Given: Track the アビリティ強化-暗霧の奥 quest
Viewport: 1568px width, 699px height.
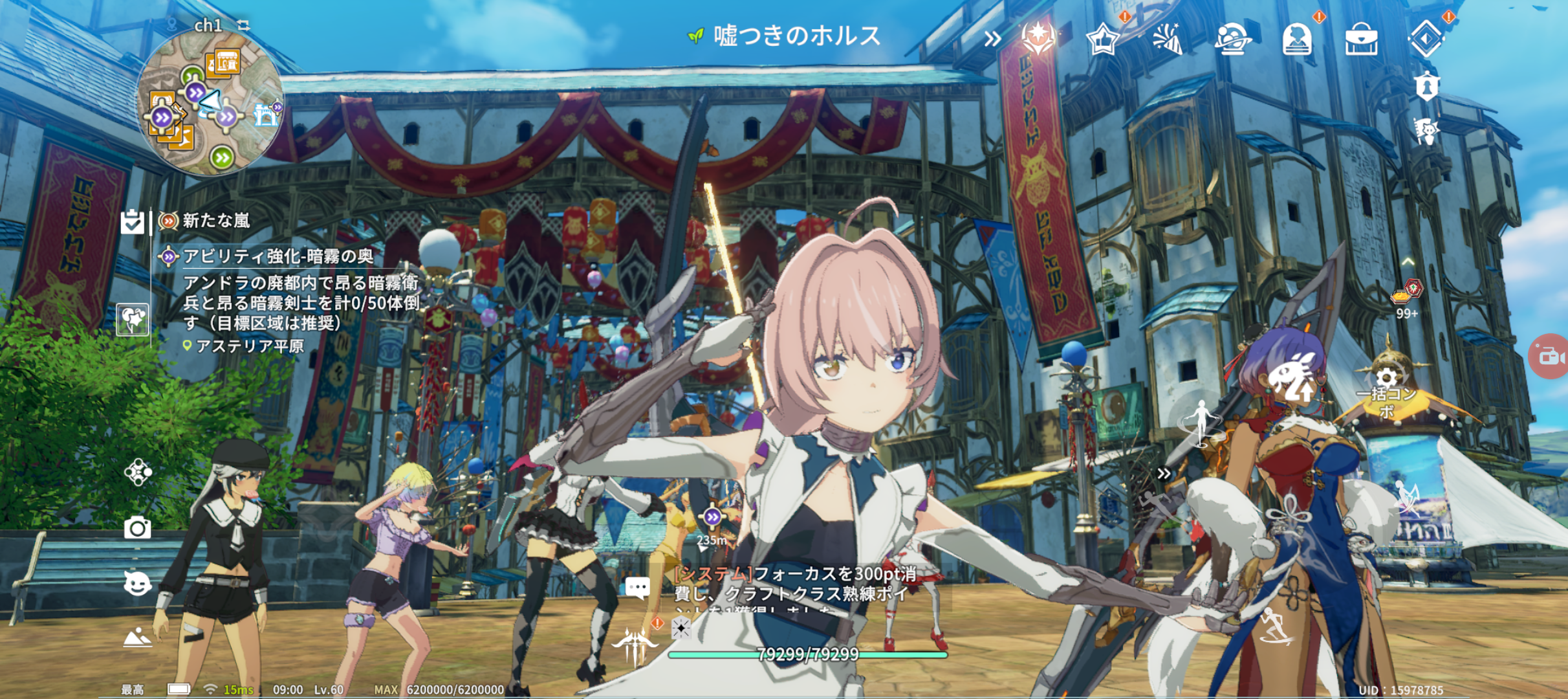Looking at the screenshot, I should (278, 257).
